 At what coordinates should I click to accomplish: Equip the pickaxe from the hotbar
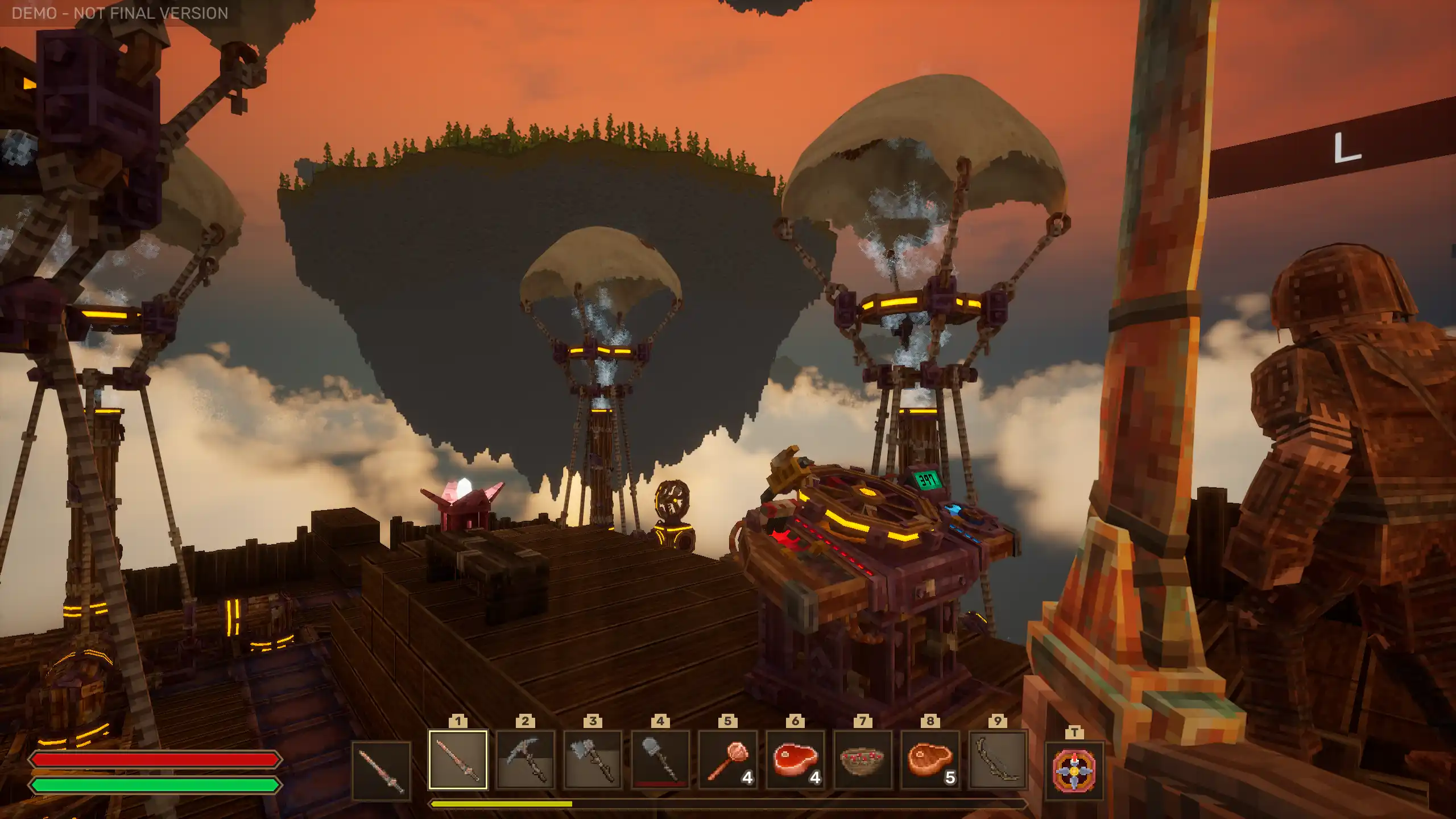525,760
